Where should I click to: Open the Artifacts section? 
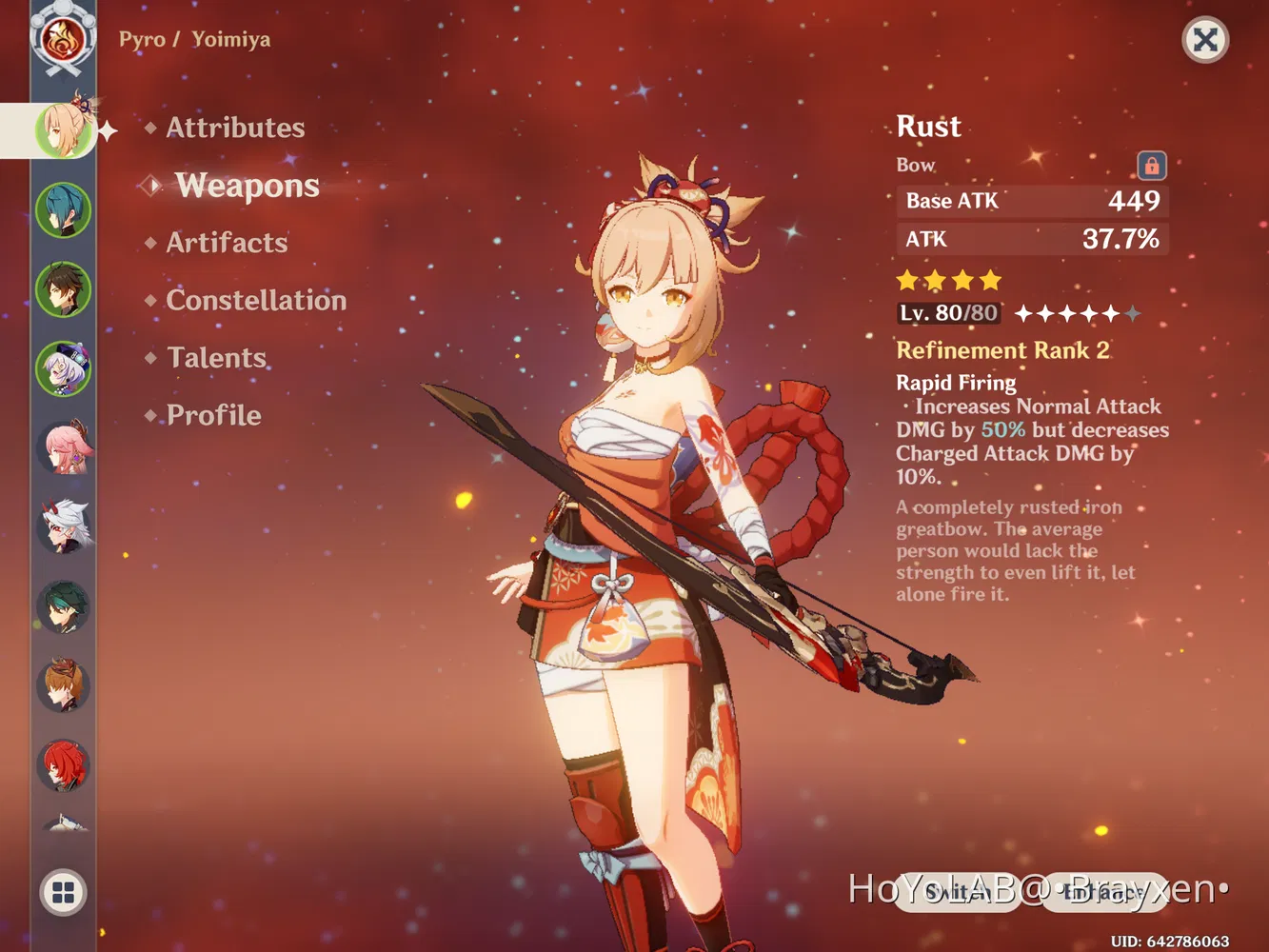click(x=226, y=243)
